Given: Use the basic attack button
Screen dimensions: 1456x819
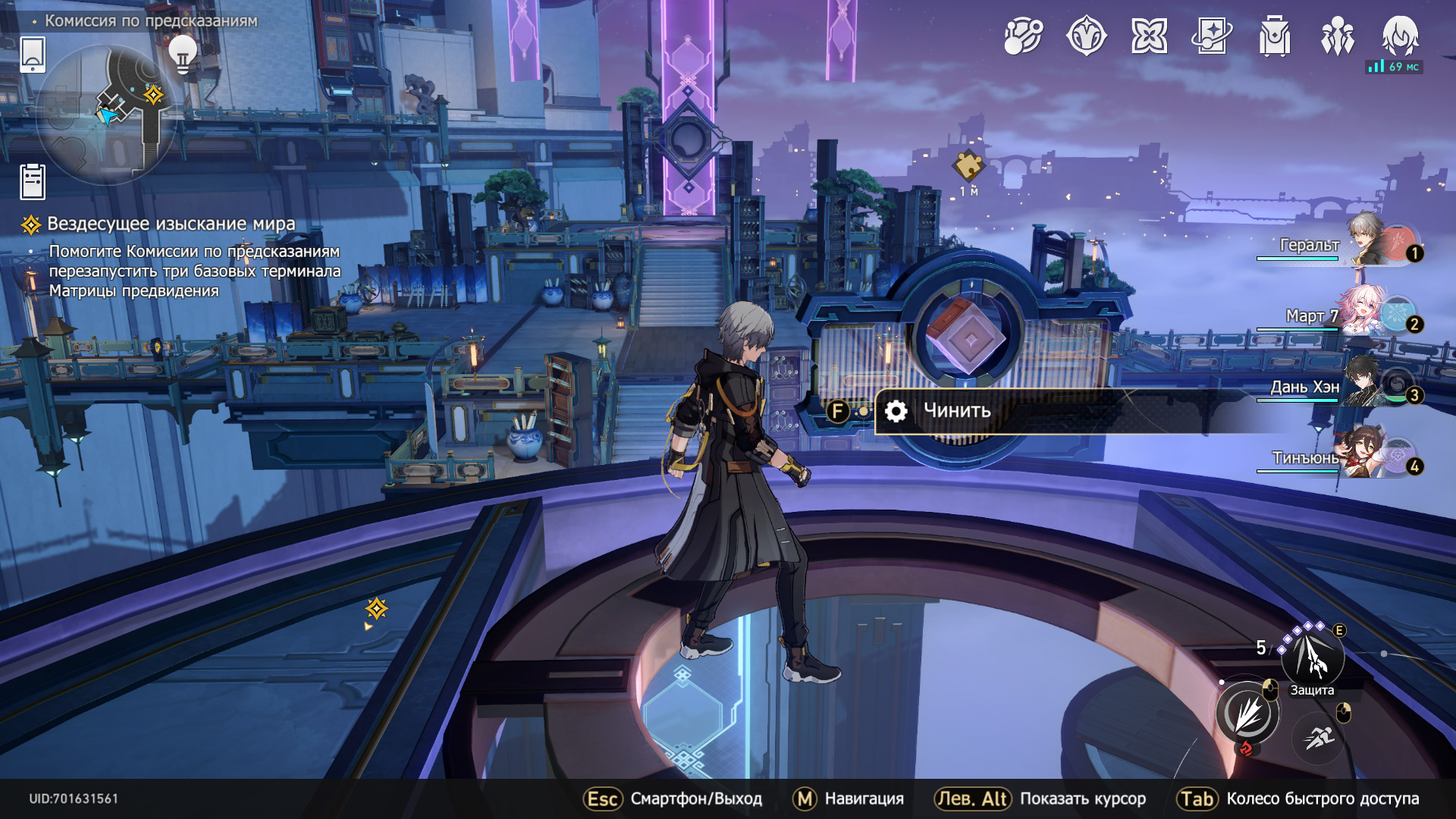Looking at the screenshot, I should pyautogui.click(x=1247, y=714).
